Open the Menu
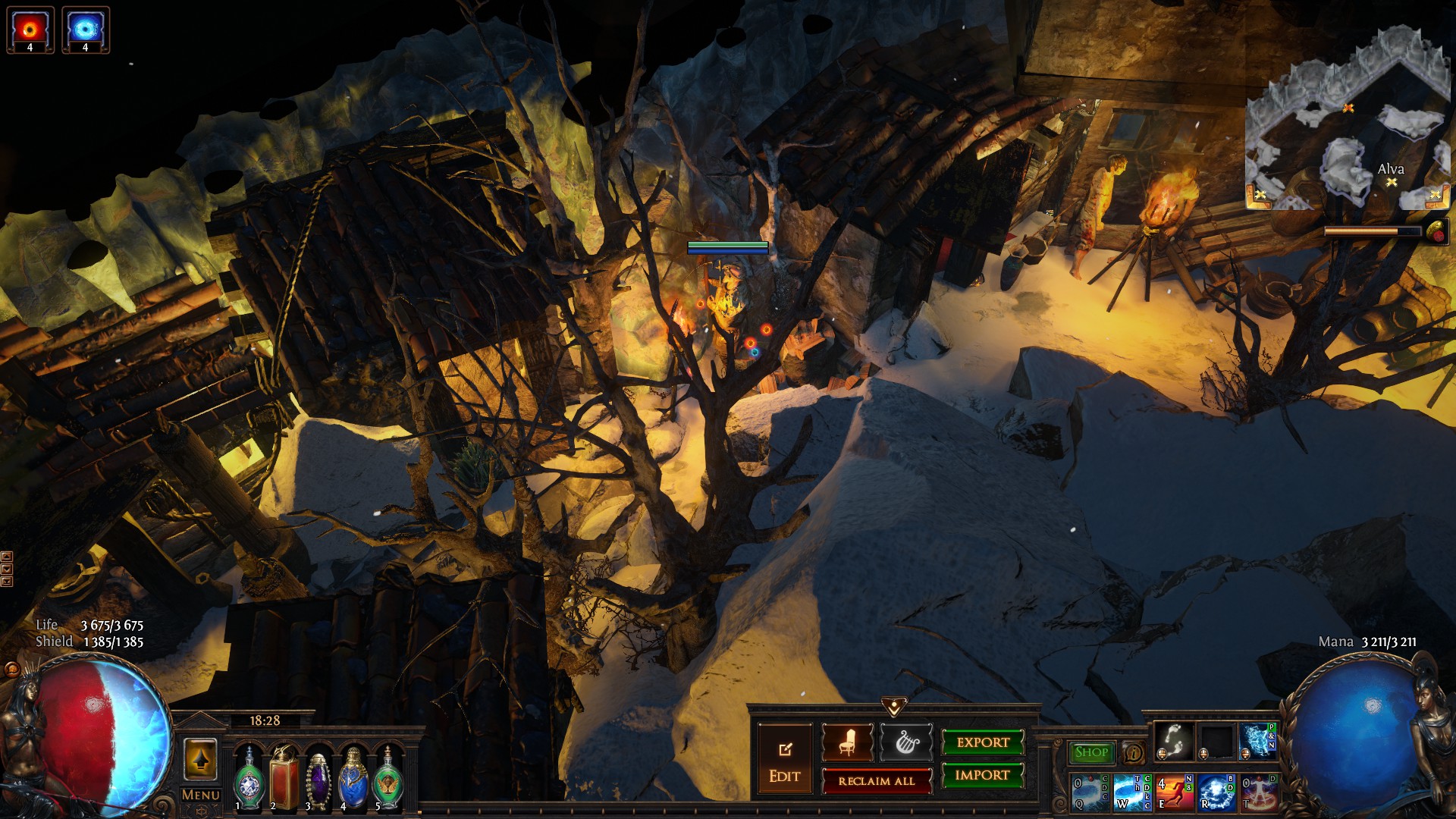Image resolution: width=1456 pixels, height=819 pixels. coord(201,795)
